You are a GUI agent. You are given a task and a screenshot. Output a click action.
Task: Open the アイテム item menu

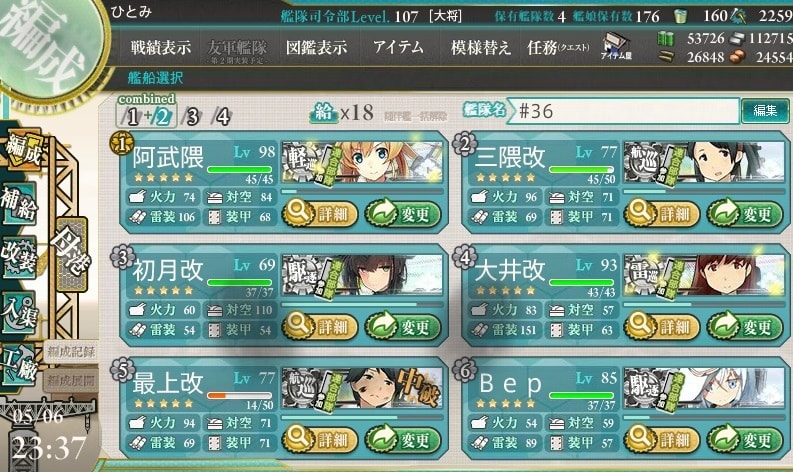click(398, 47)
